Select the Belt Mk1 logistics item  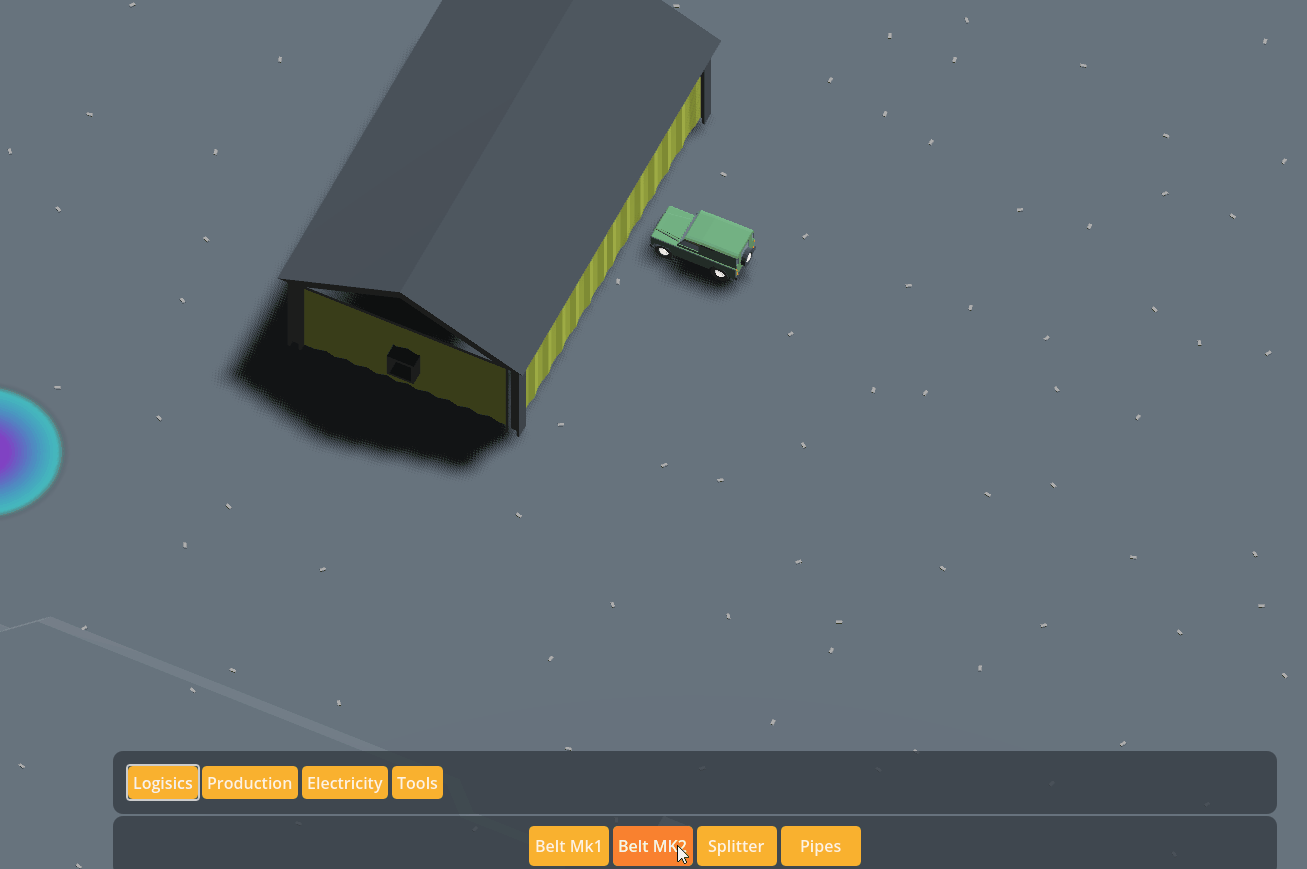coord(568,845)
